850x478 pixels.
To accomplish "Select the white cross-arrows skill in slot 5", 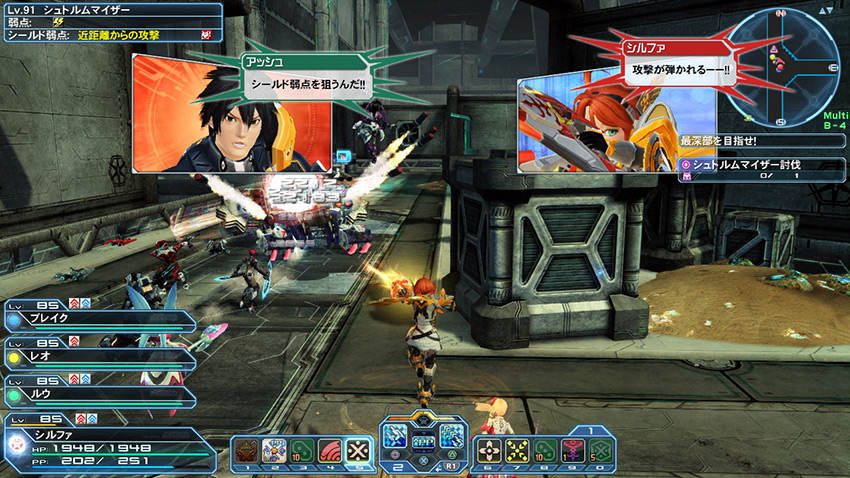I will tap(358, 451).
